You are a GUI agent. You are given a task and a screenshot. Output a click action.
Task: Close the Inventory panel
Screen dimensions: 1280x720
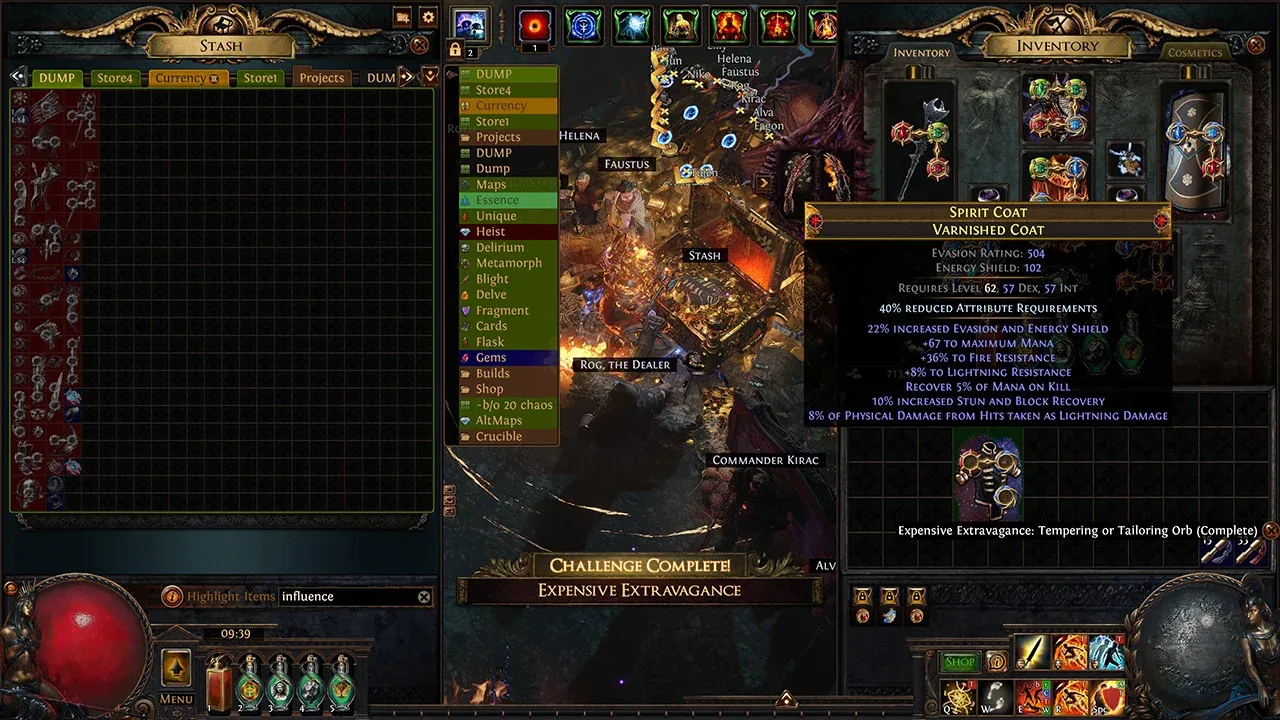click(1256, 45)
